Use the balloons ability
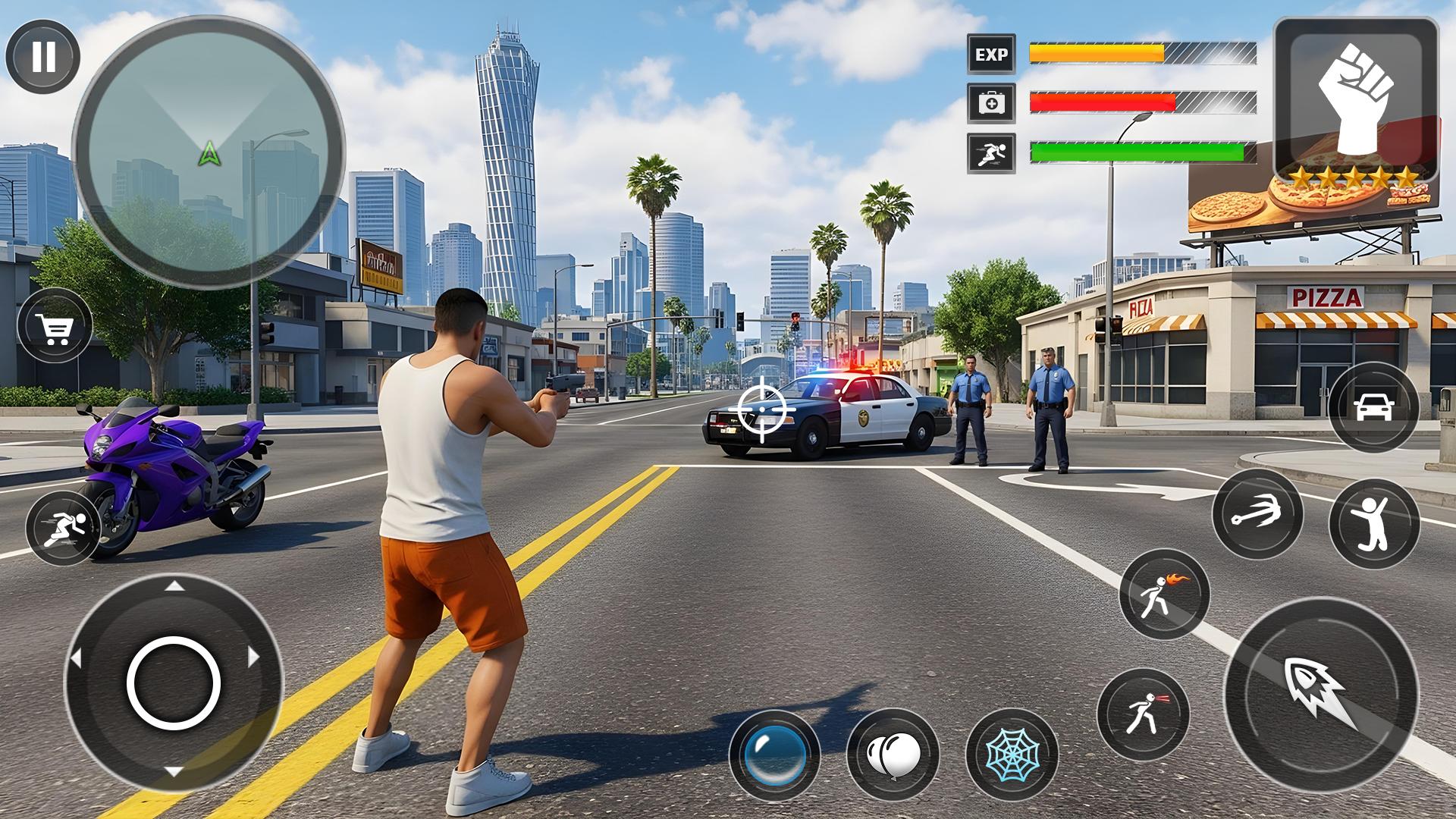 click(893, 754)
